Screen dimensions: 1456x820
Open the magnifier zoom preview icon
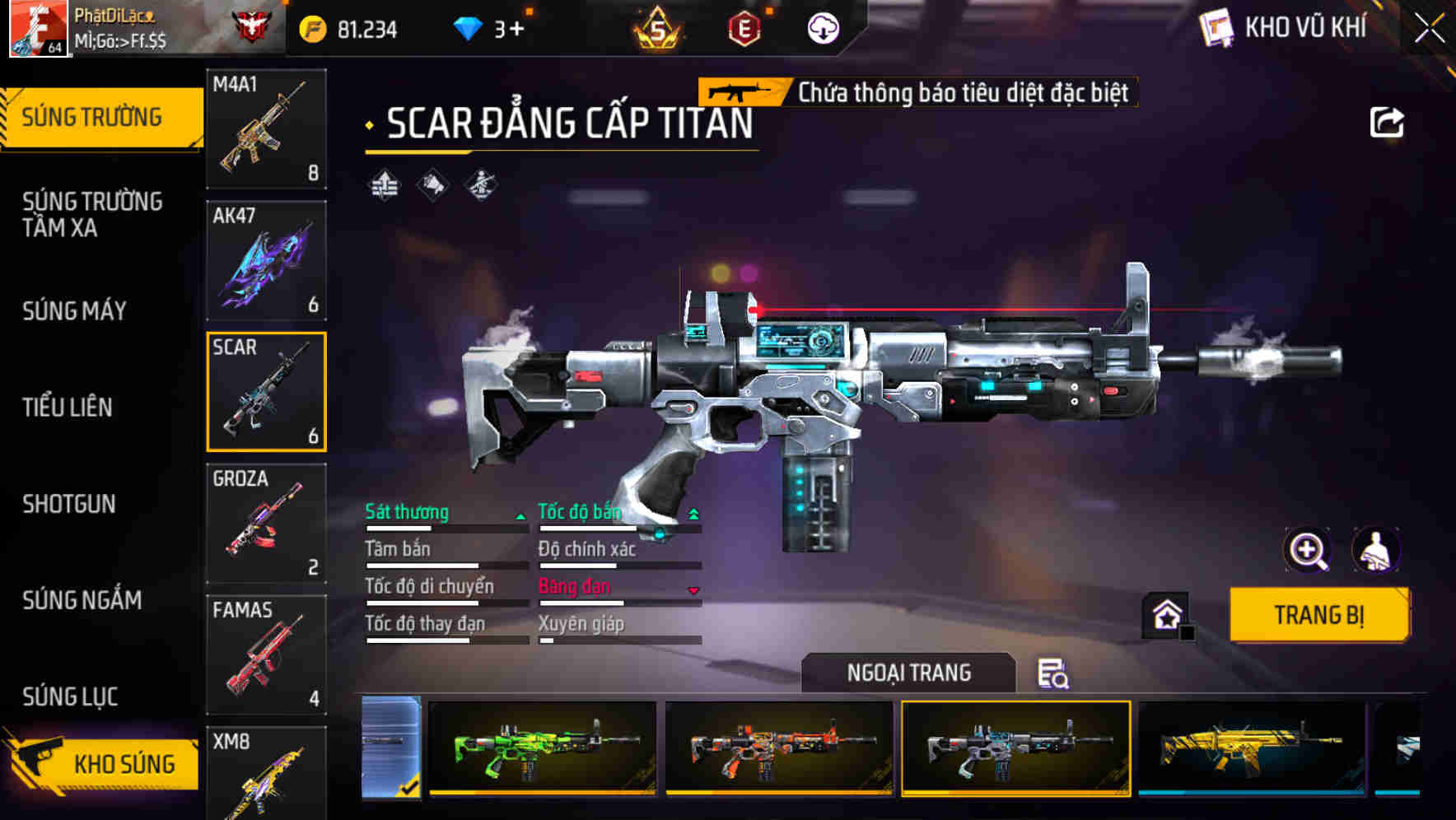tap(1306, 550)
